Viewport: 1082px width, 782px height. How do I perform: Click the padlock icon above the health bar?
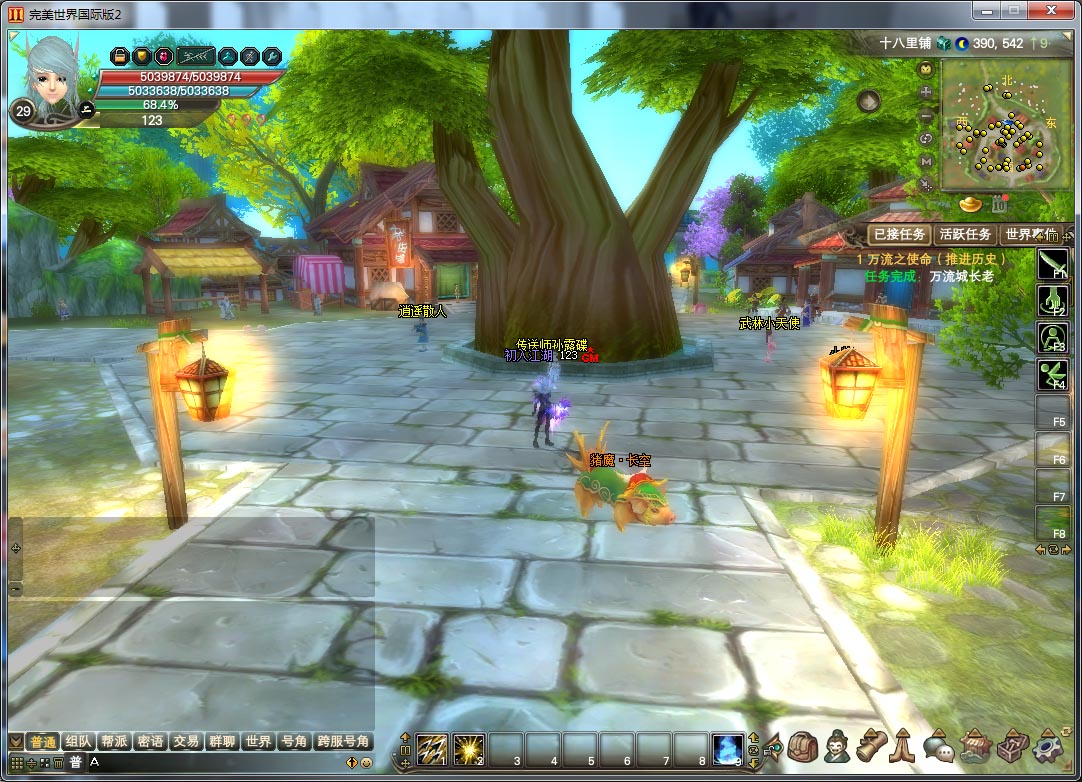coord(120,56)
